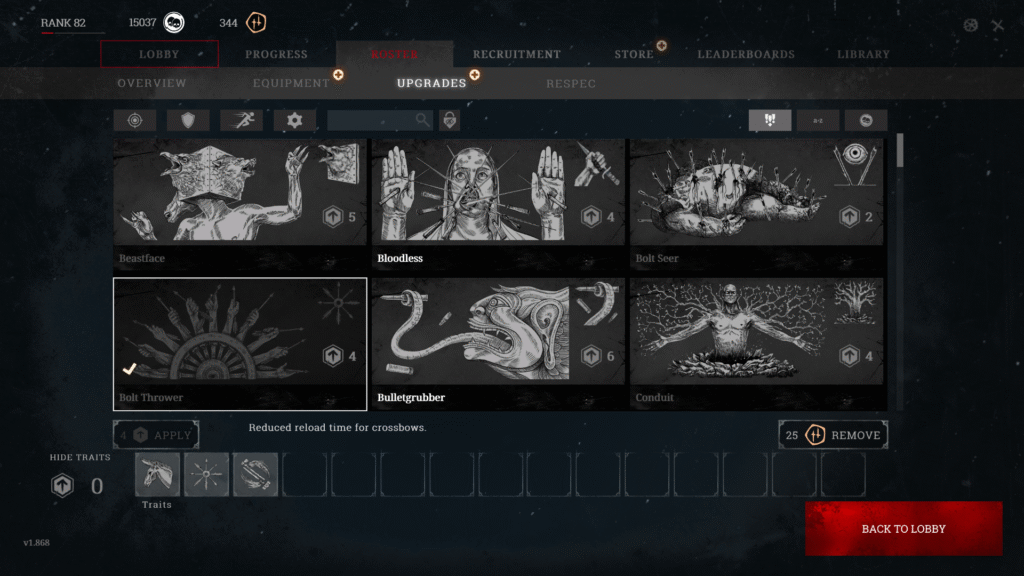
Task: Choose the Bulletgrubber trait card
Action: pyautogui.click(x=498, y=344)
